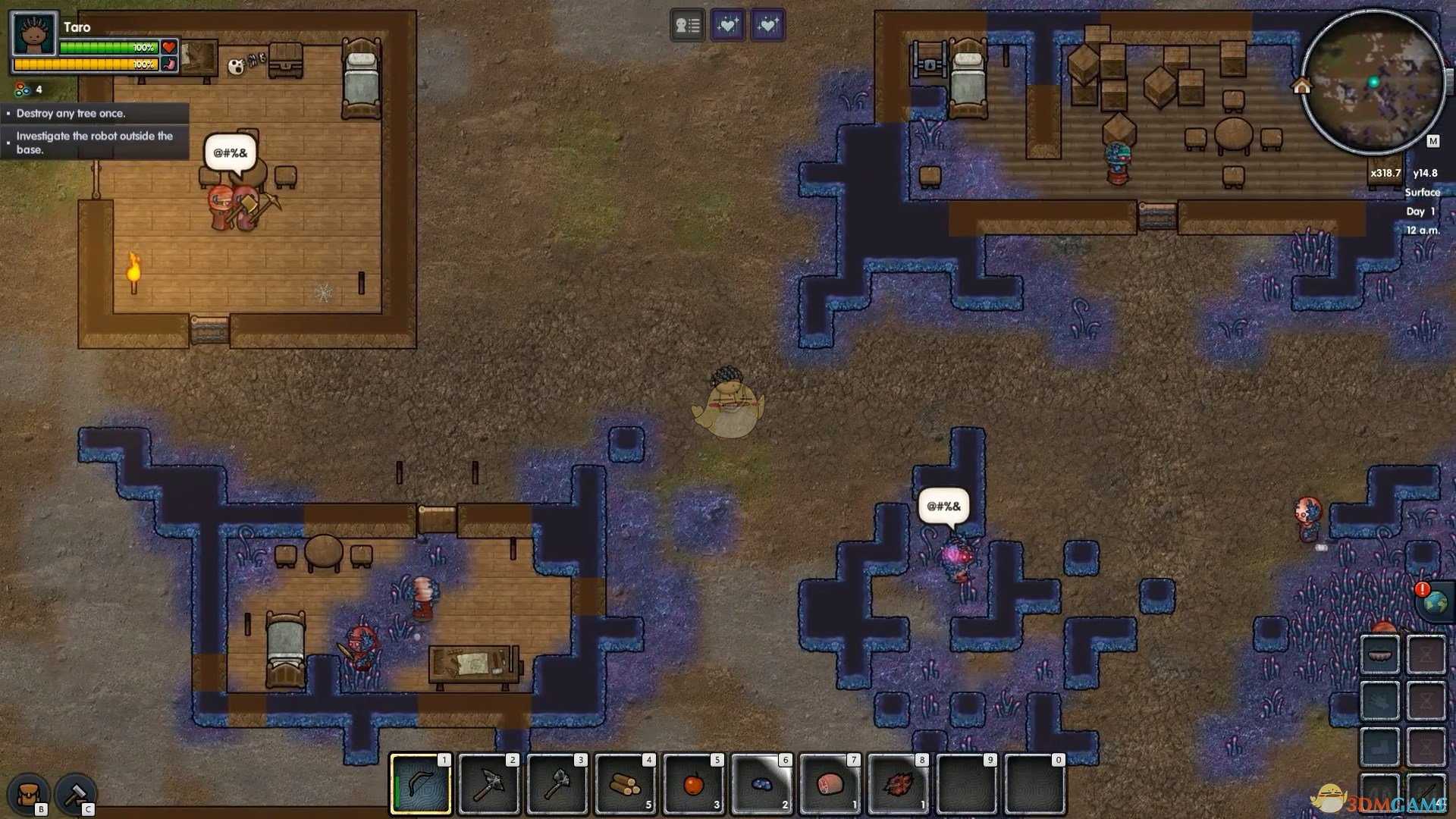Click the home marker beside the minimap
This screenshot has height=819, width=1456.
[1301, 86]
